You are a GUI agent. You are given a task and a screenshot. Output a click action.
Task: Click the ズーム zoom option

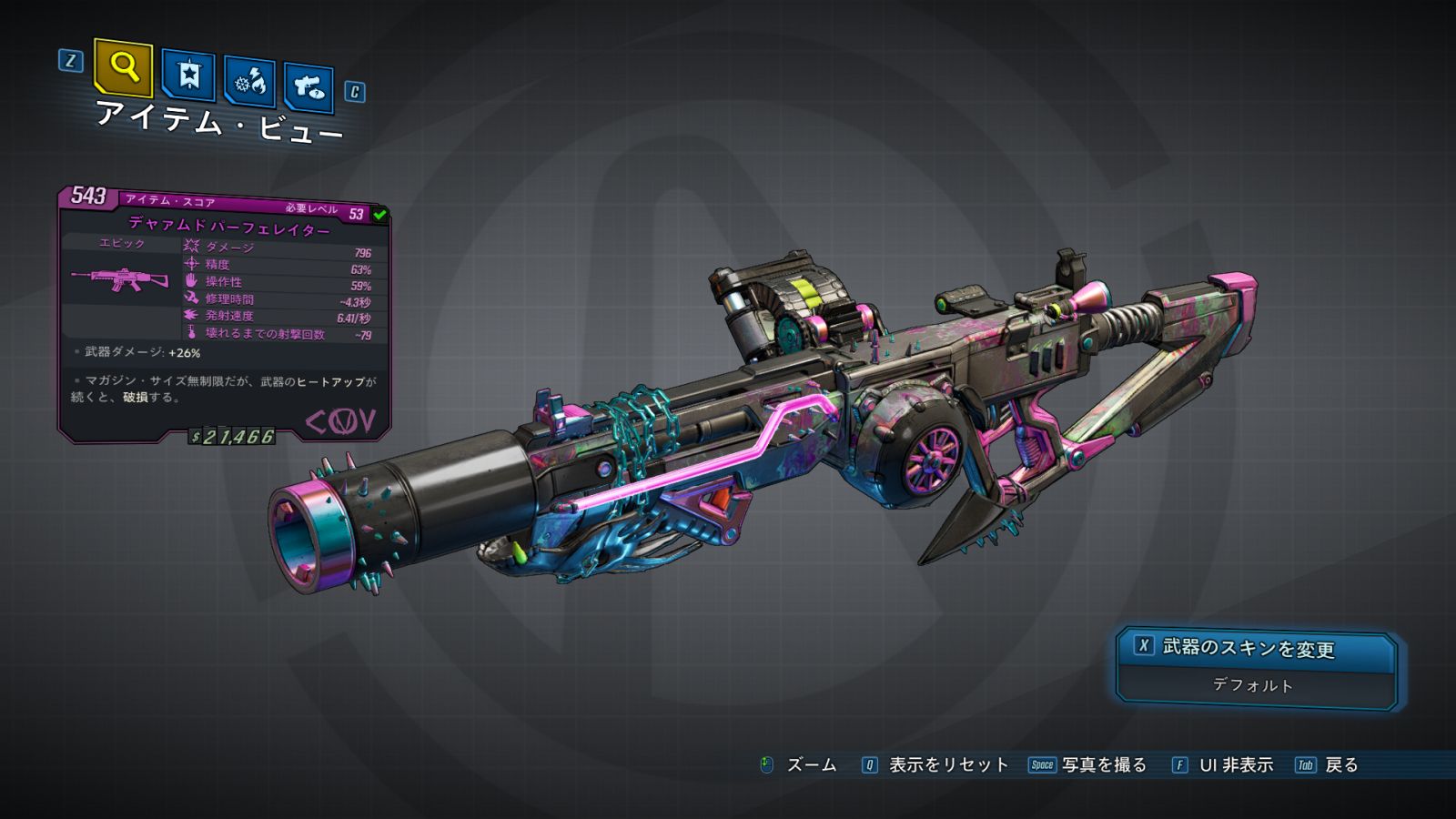pyautogui.click(x=800, y=765)
